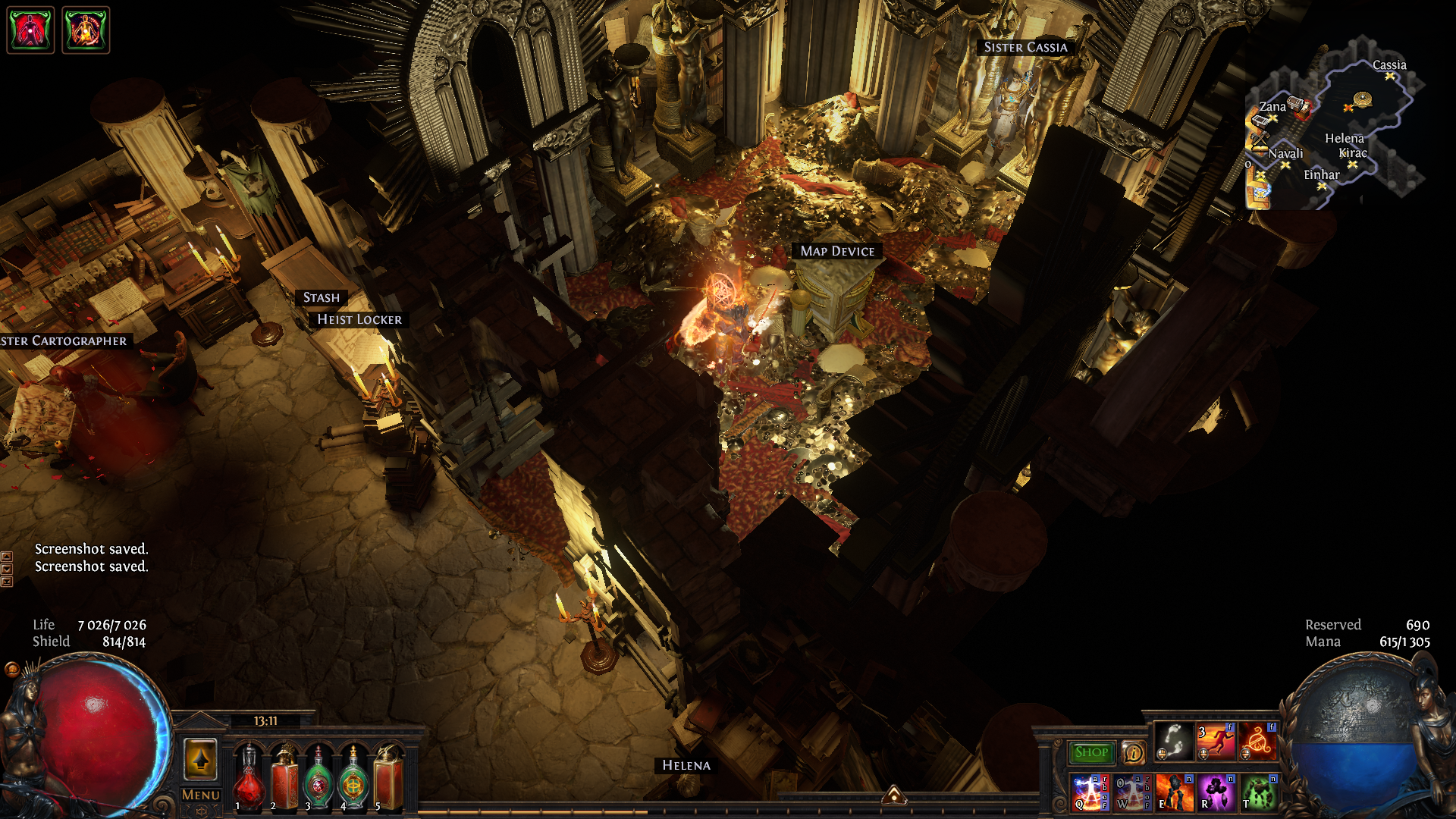The width and height of the screenshot is (1456, 819).
Task: Activate the purple golem skill on R
Action: (x=1216, y=792)
